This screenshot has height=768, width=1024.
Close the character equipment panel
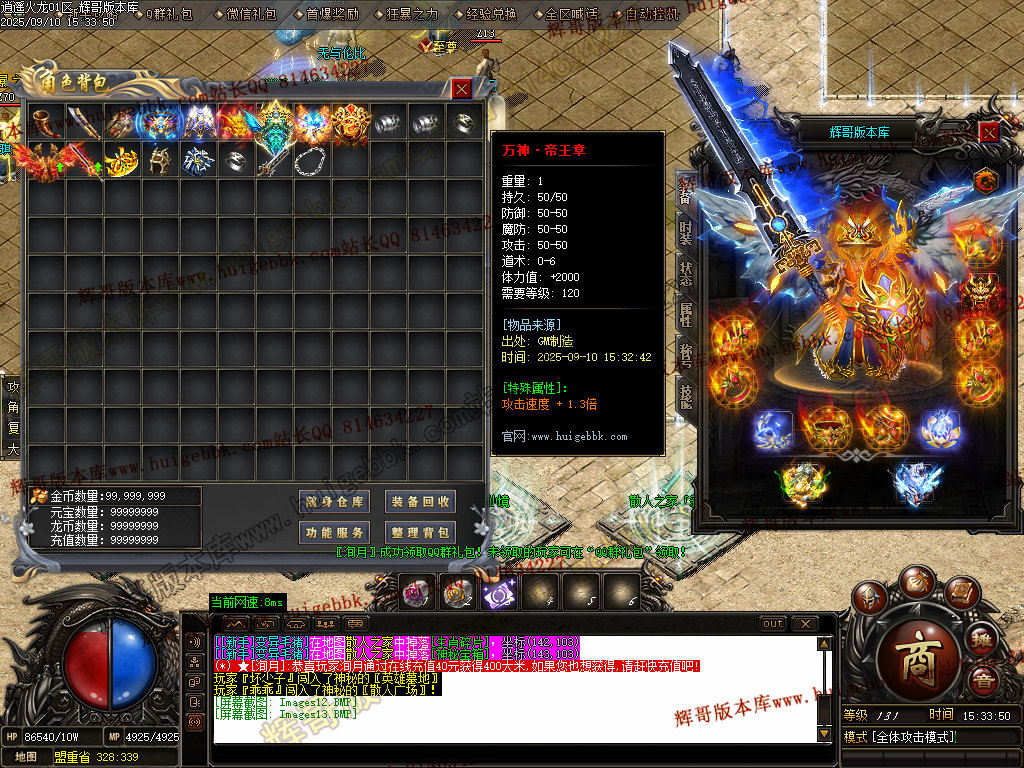tap(988, 132)
